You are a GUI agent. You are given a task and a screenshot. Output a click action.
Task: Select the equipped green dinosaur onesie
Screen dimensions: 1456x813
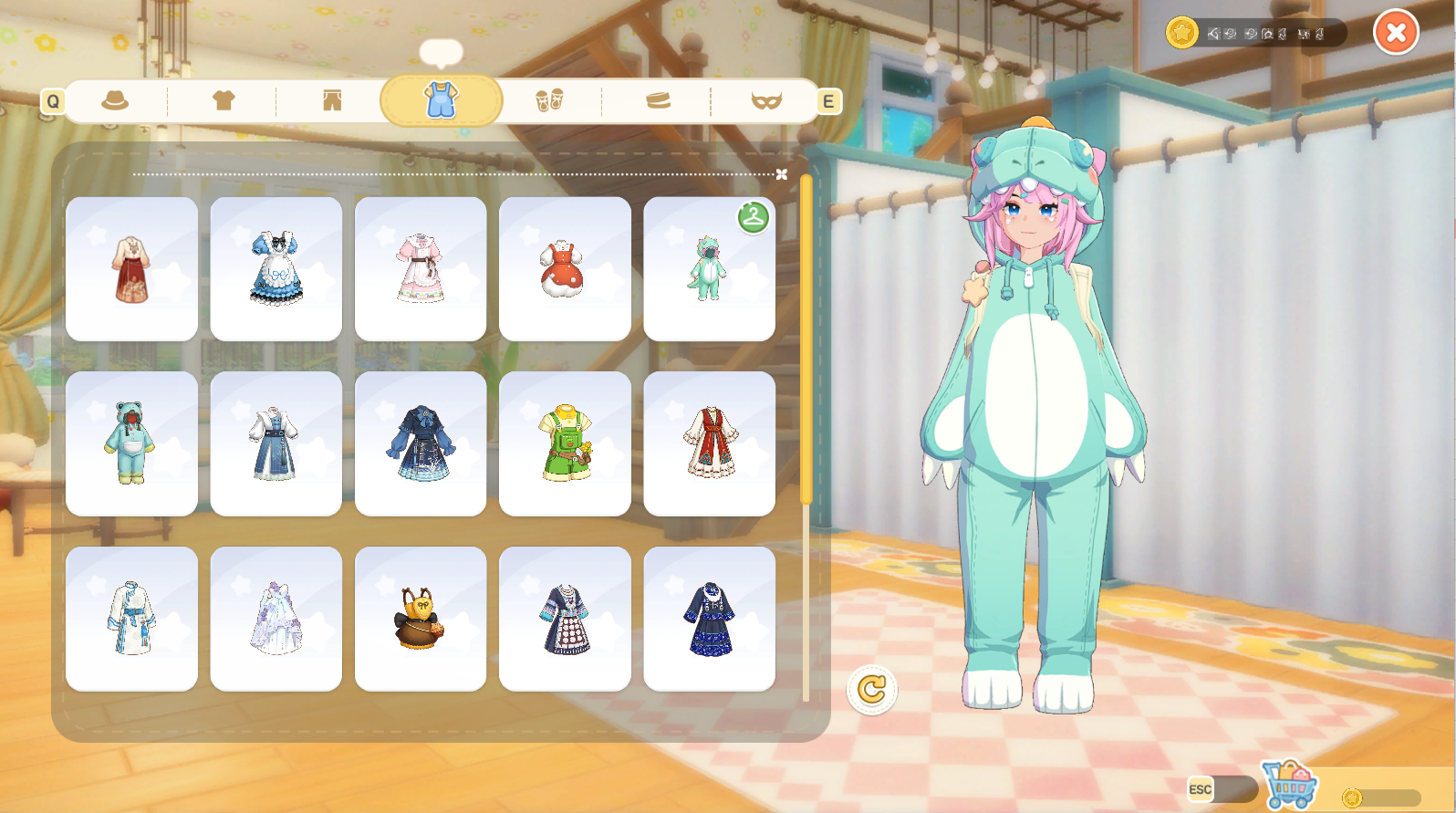[x=709, y=269]
